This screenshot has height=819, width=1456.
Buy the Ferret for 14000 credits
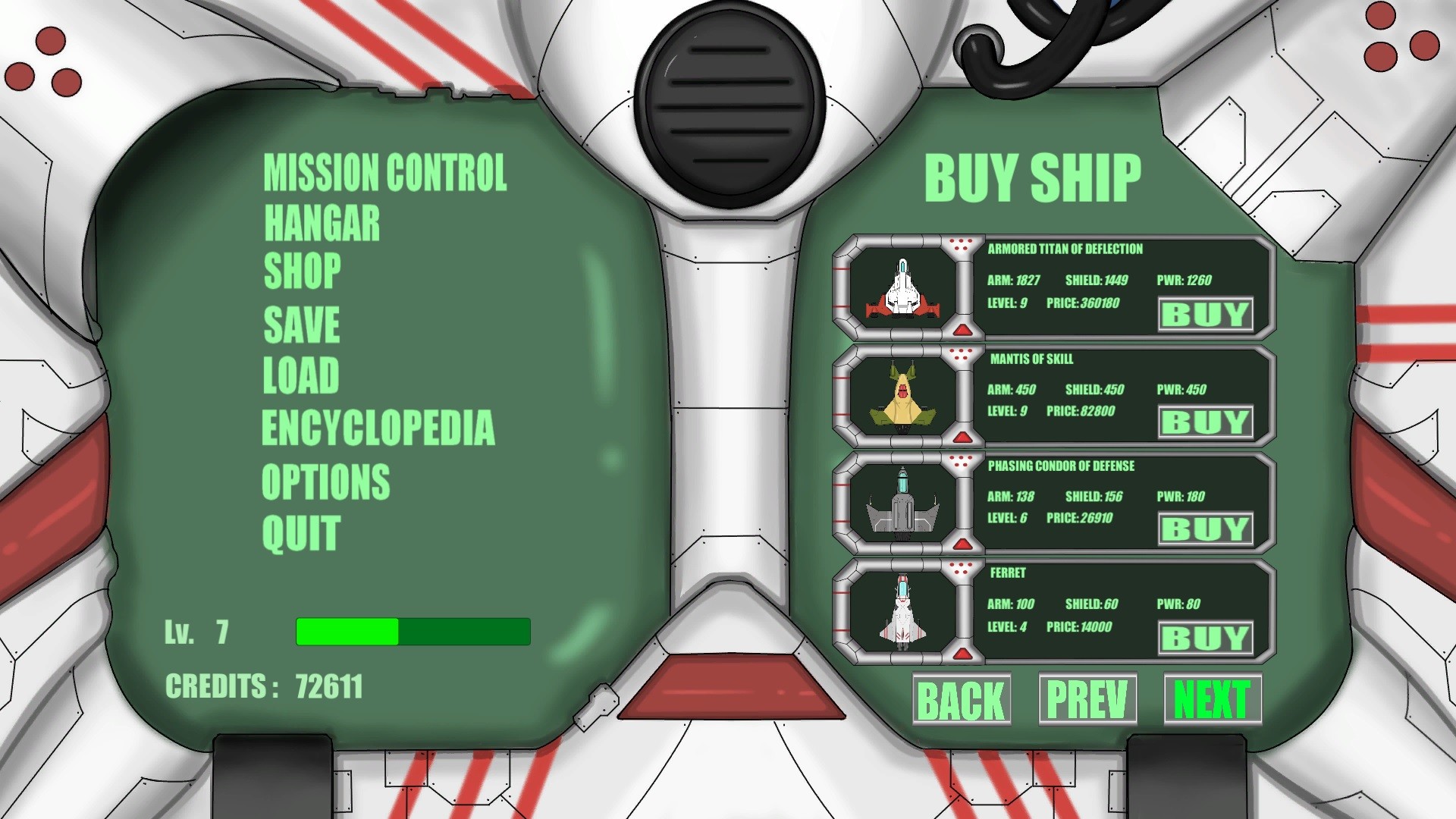click(1204, 637)
